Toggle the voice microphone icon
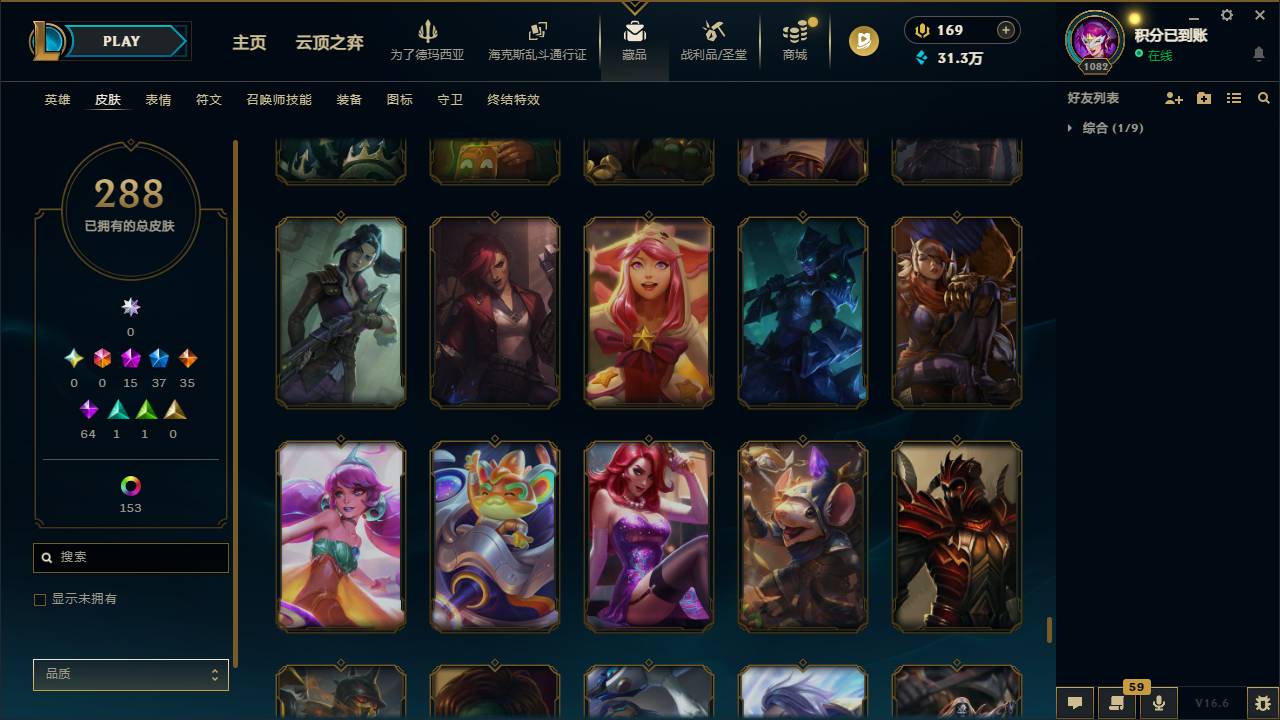 [1158, 703]
